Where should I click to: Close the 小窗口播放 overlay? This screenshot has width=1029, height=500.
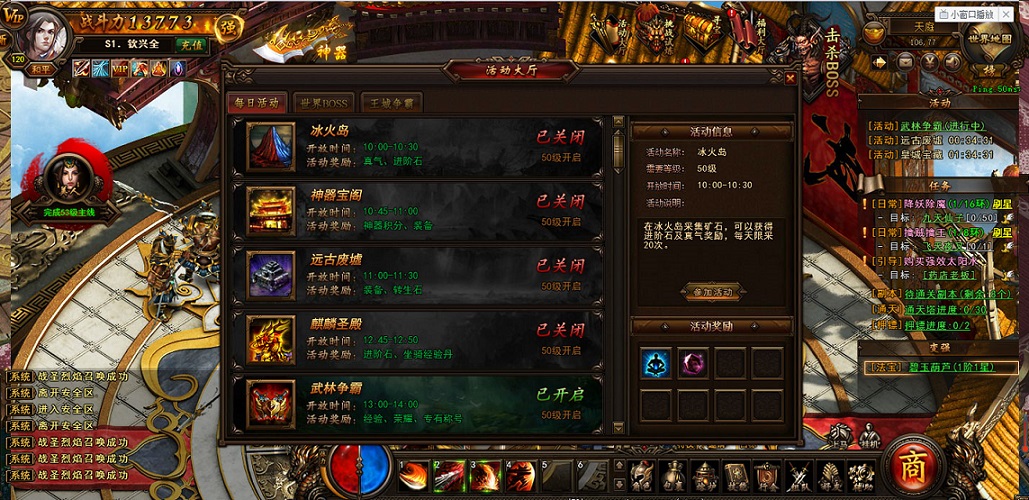point(1005,14)
